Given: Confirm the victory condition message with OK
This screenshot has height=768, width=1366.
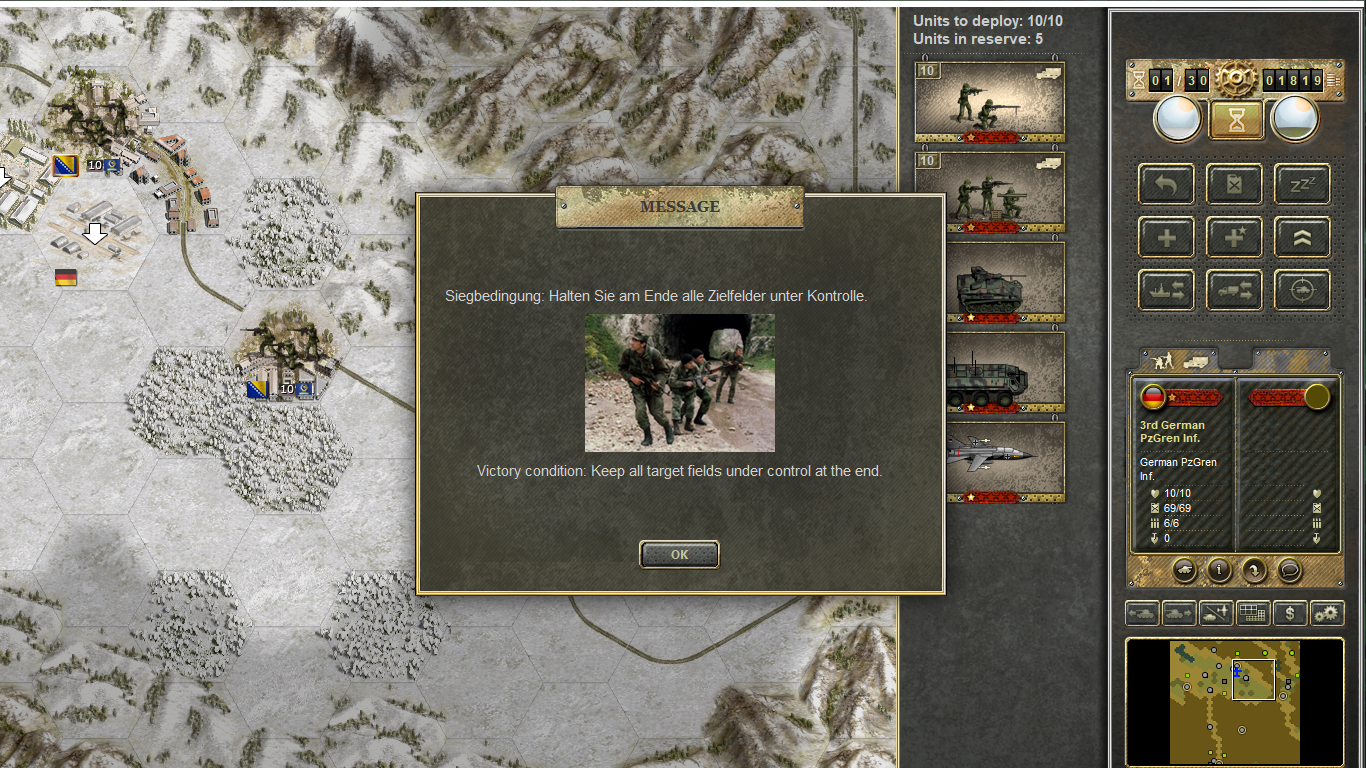Looking at the screenshot, I should pyautogui.click(x=679, y=554).
